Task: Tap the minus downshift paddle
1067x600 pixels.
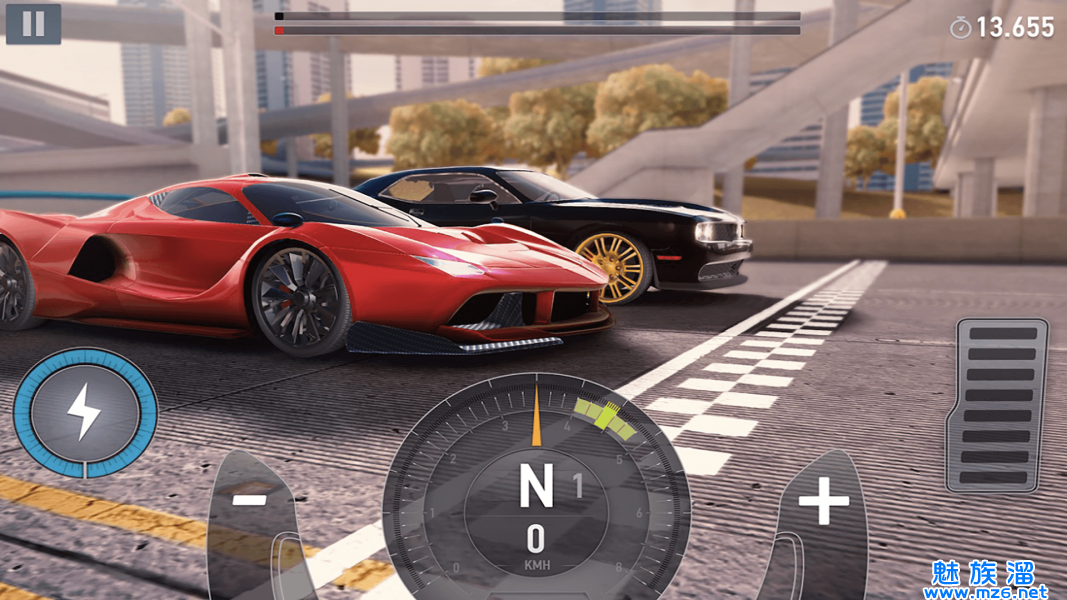Action: (254, 512)
